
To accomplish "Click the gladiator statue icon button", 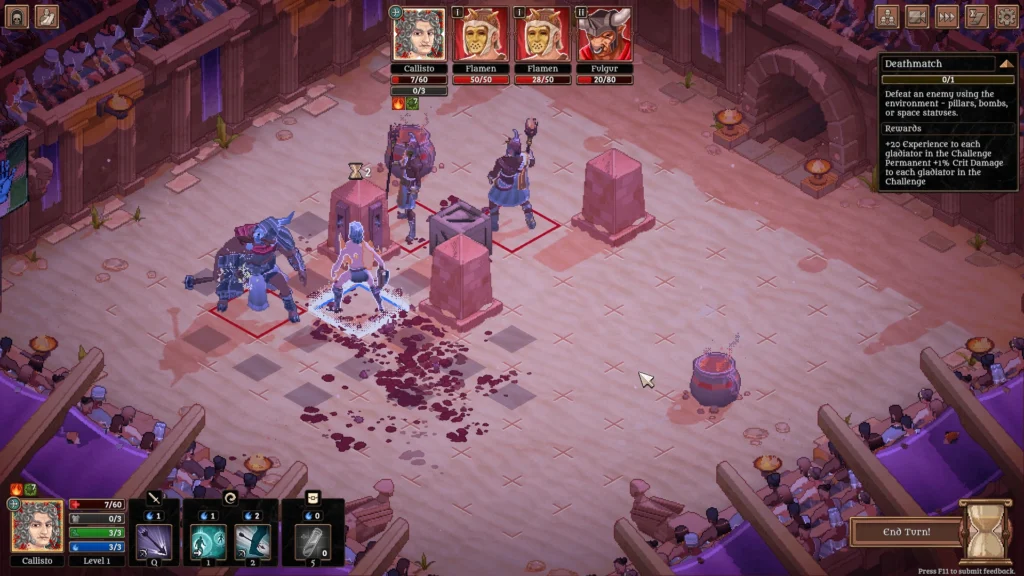I will (47, 16).
